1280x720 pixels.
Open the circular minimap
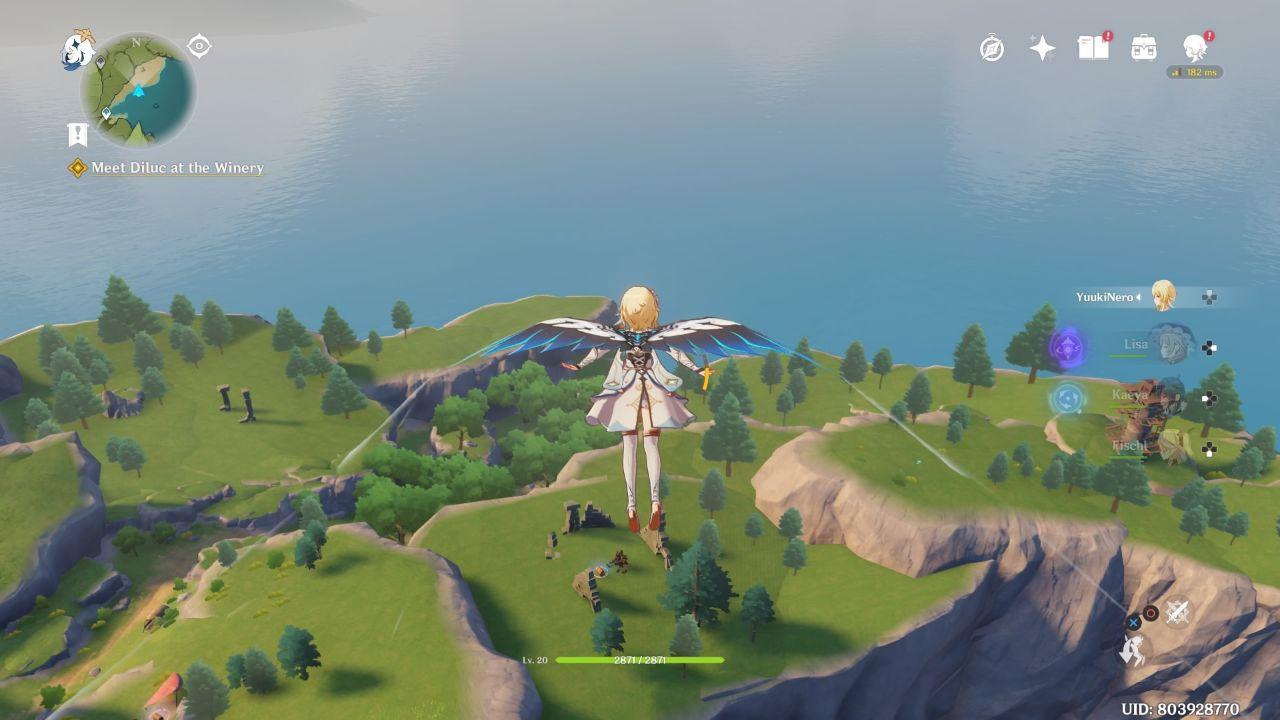pos(138,90)
